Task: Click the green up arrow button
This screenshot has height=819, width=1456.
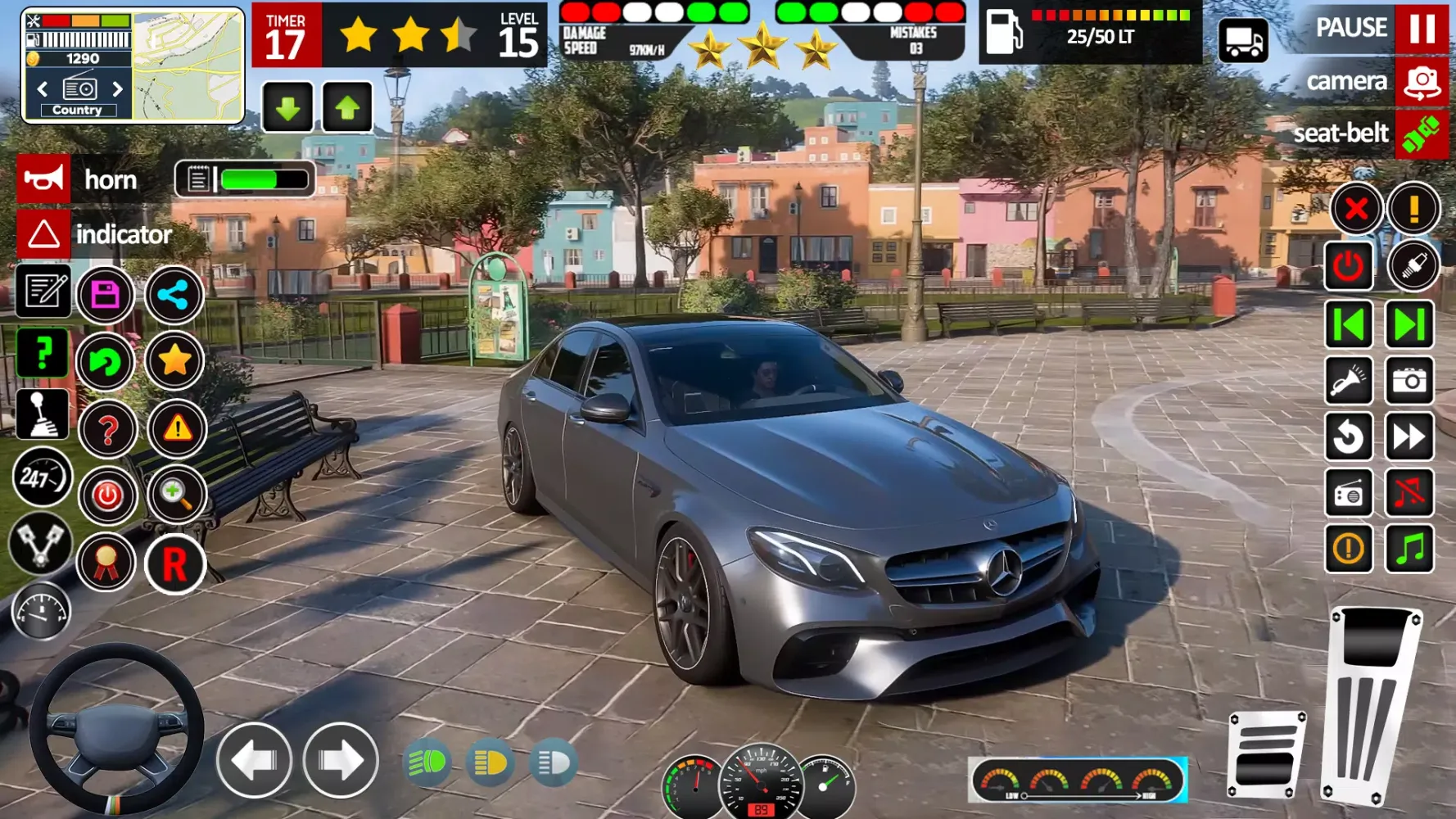Action: (347, 107)
